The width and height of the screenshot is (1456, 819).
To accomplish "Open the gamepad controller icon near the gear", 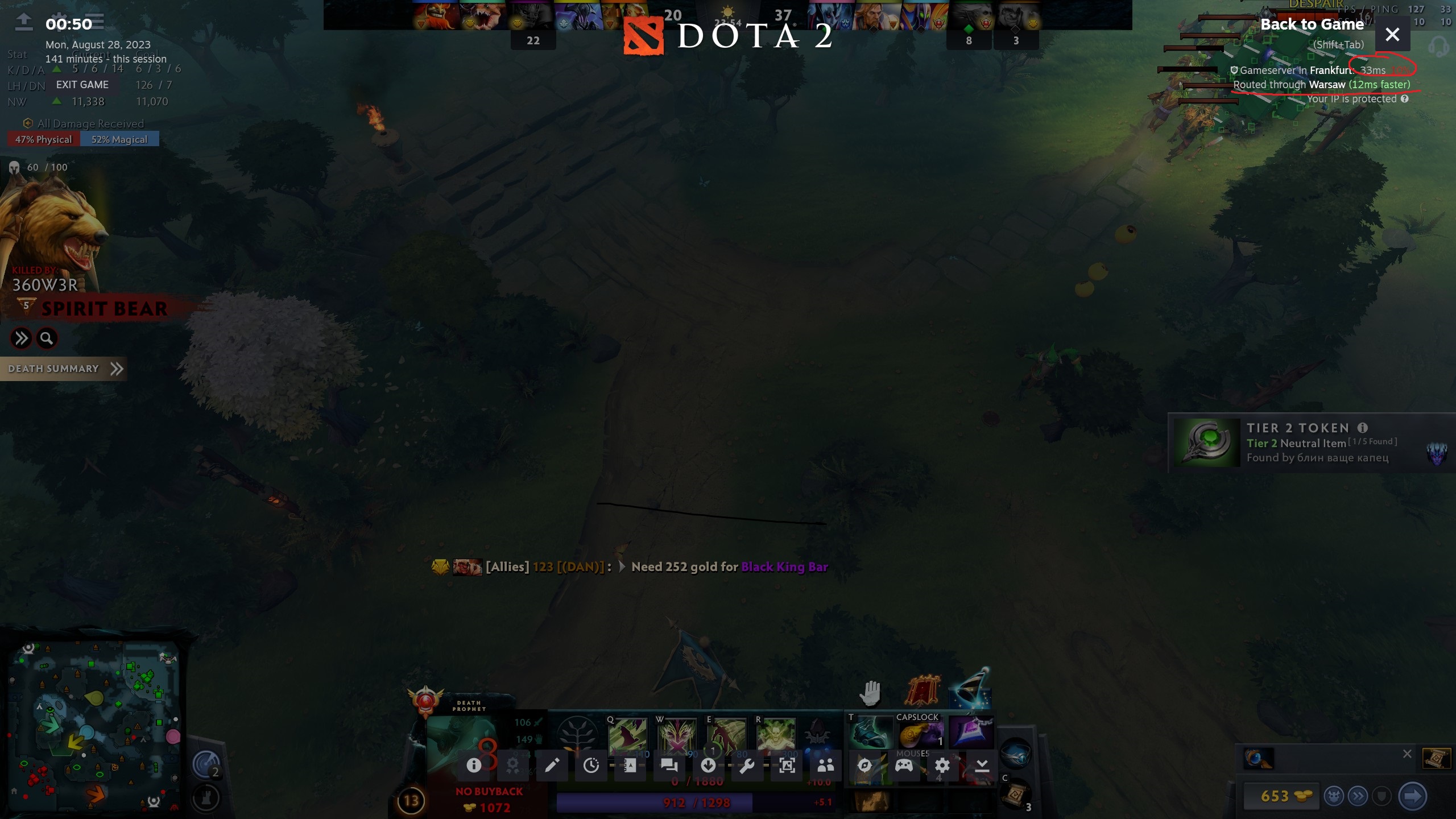I will coord(904,766).
